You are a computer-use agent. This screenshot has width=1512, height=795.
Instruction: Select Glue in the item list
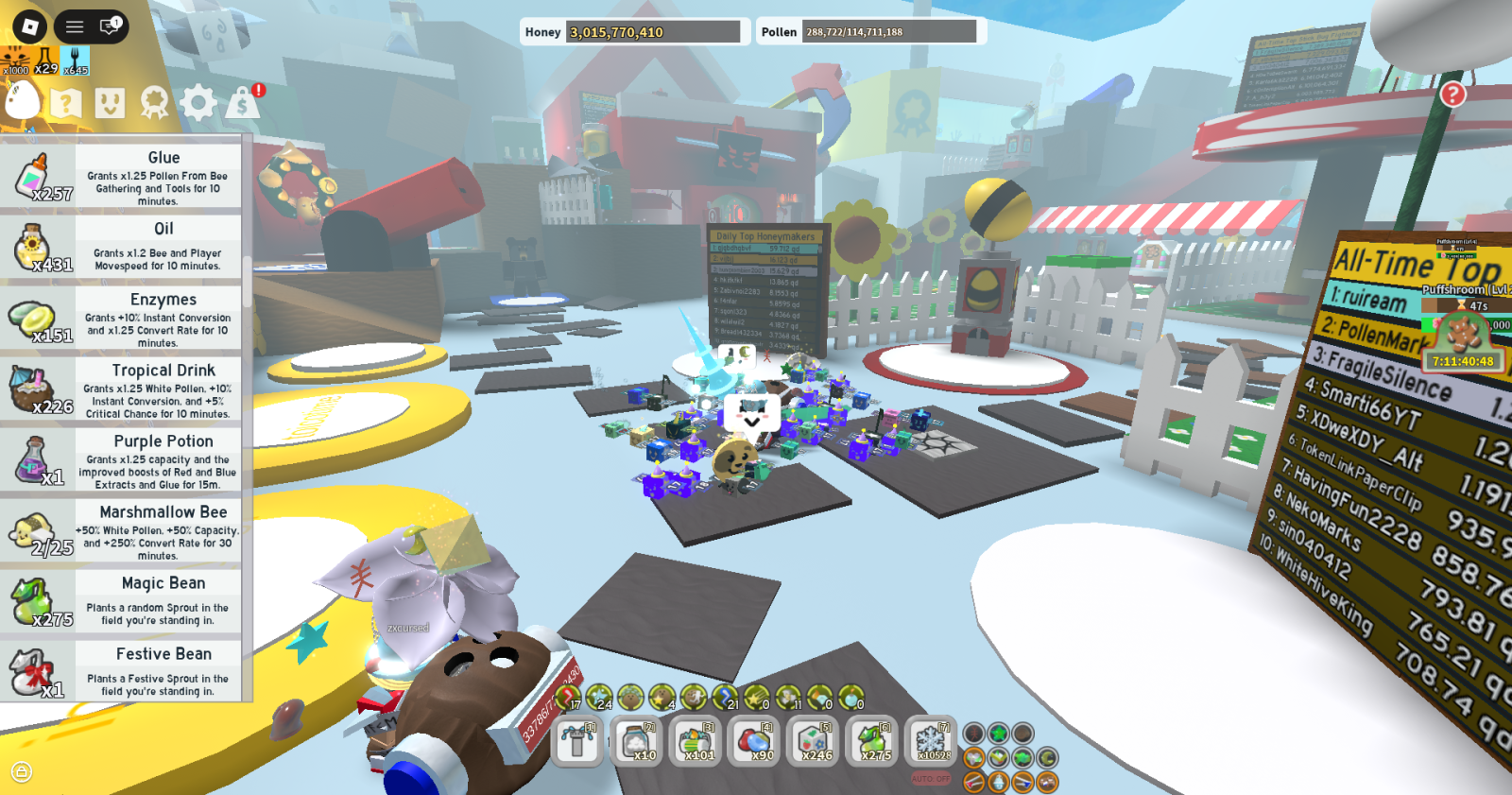pos(121,176)
